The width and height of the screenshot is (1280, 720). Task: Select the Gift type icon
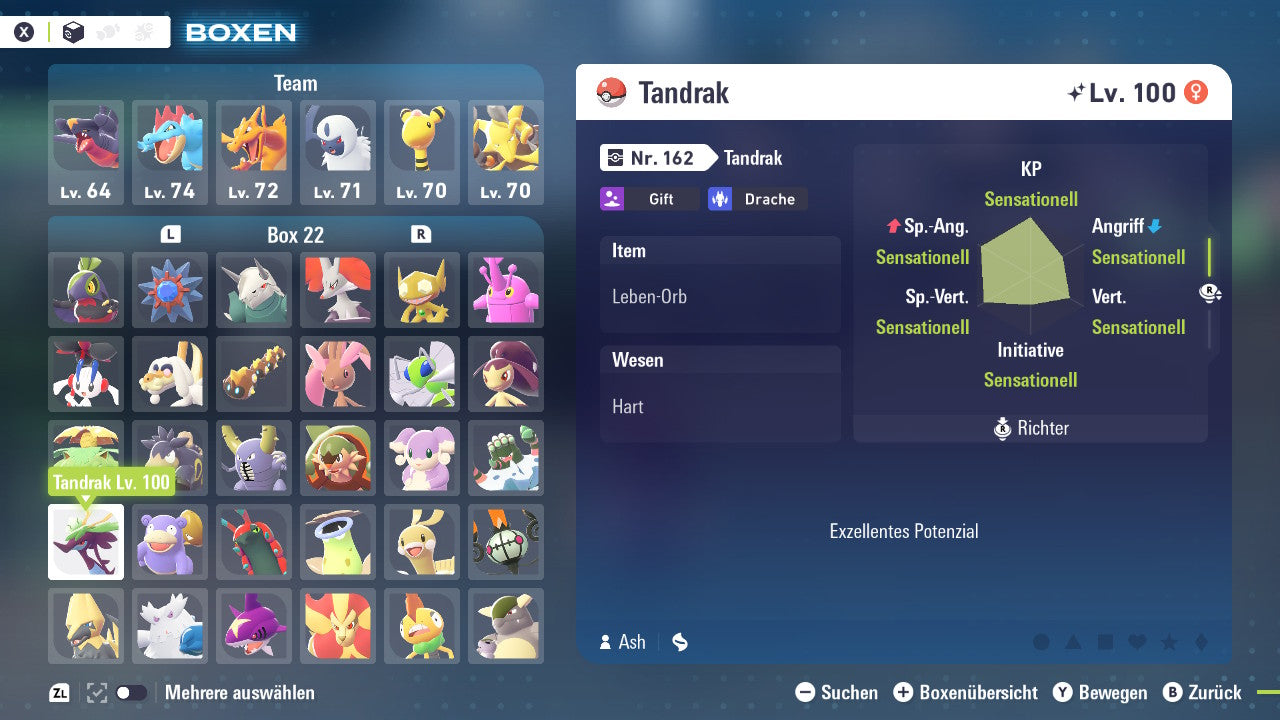(x=650, y=199)
